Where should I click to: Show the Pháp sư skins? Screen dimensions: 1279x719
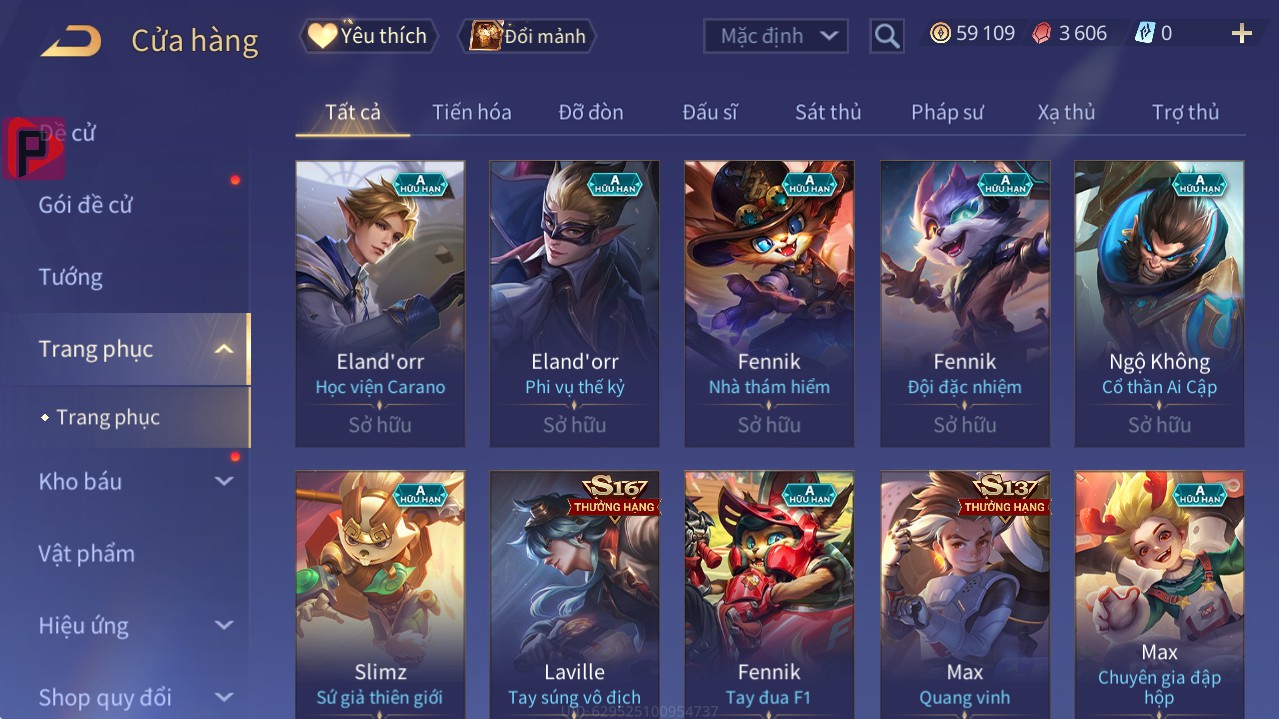point(947,112)
